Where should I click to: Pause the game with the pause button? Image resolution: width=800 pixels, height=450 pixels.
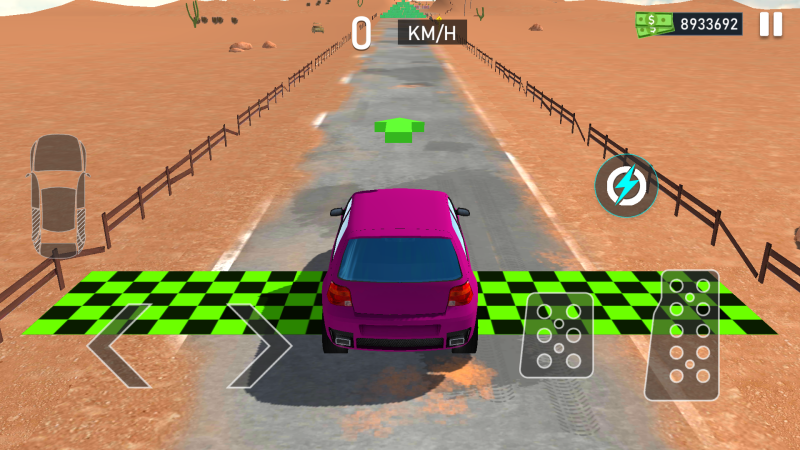pyautogui.click(x=771, y=24)
